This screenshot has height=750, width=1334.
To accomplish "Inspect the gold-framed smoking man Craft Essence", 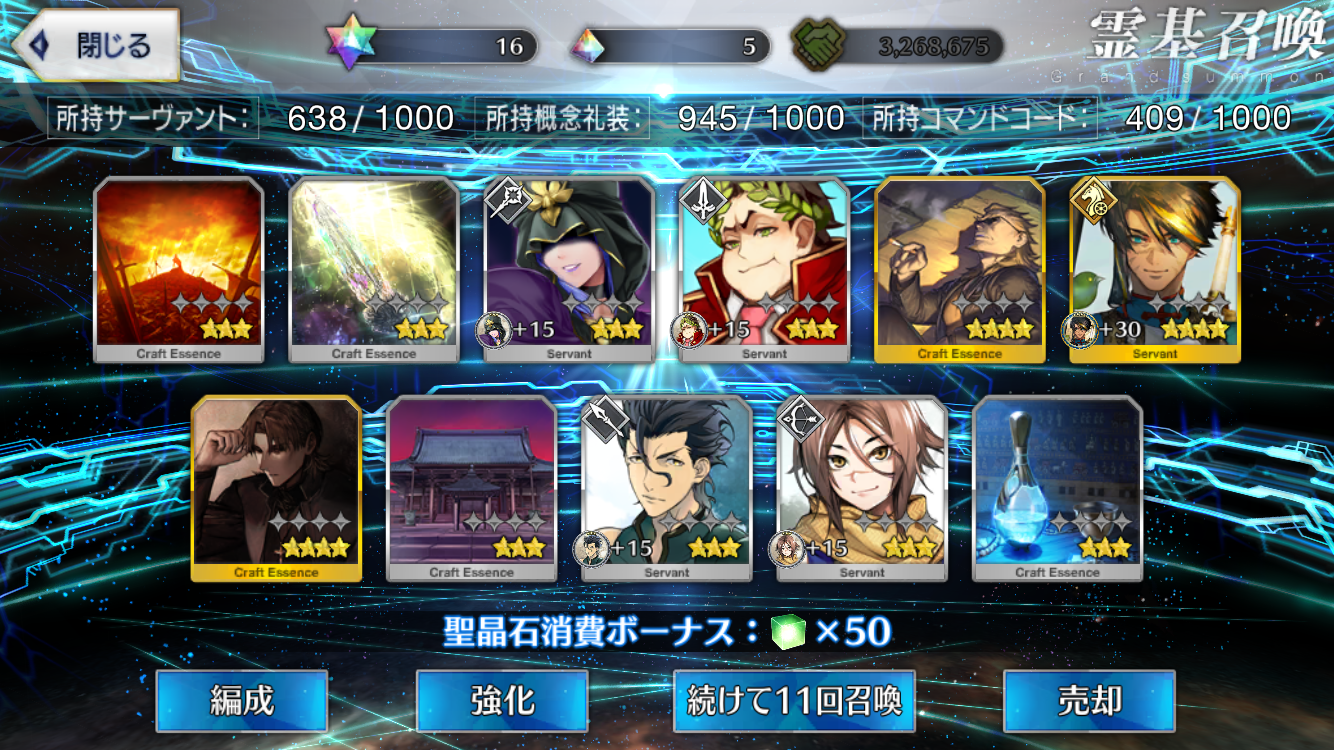I will pyautogui.click(x=960, y=269).
